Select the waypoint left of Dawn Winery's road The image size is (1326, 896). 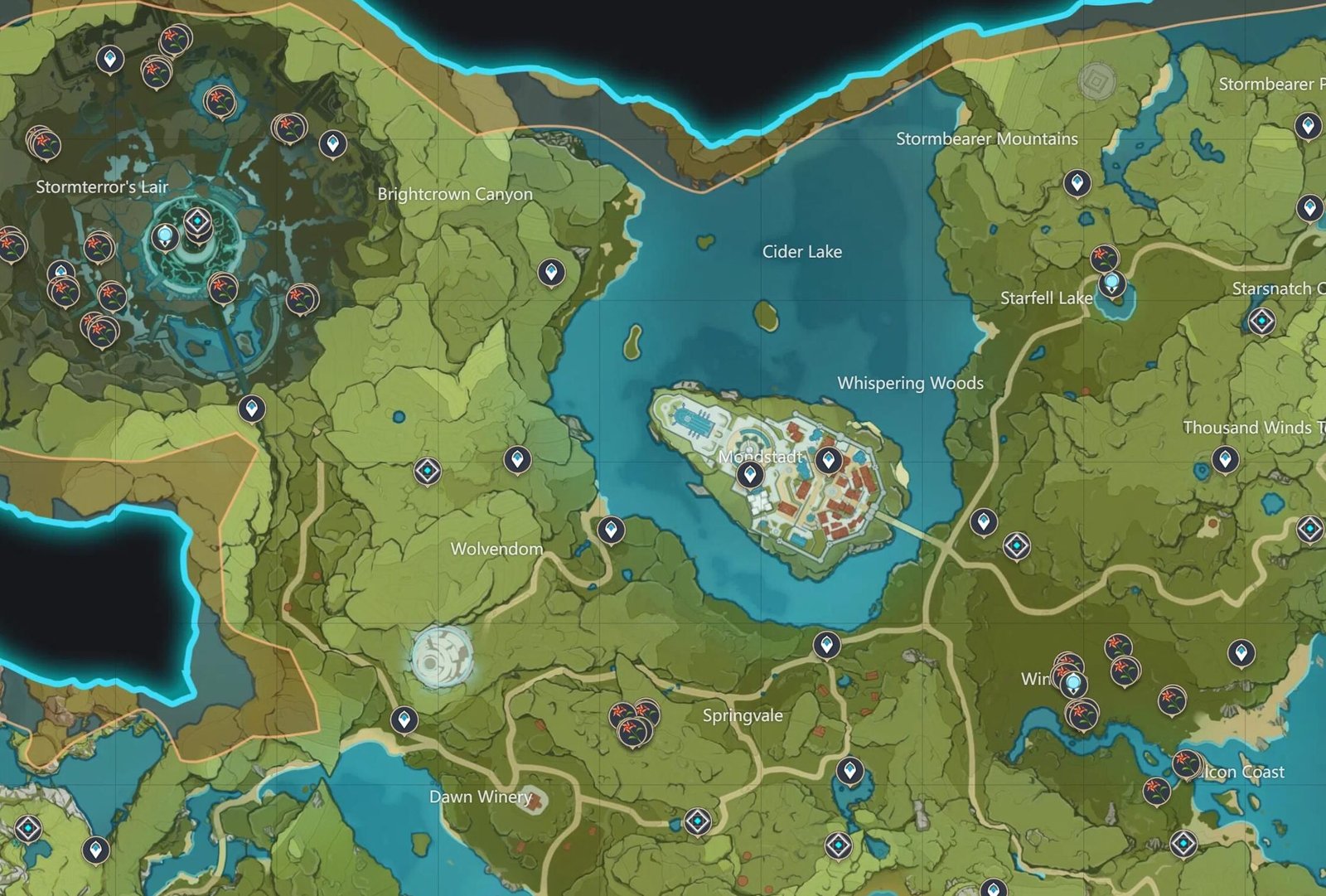(404, 719)
